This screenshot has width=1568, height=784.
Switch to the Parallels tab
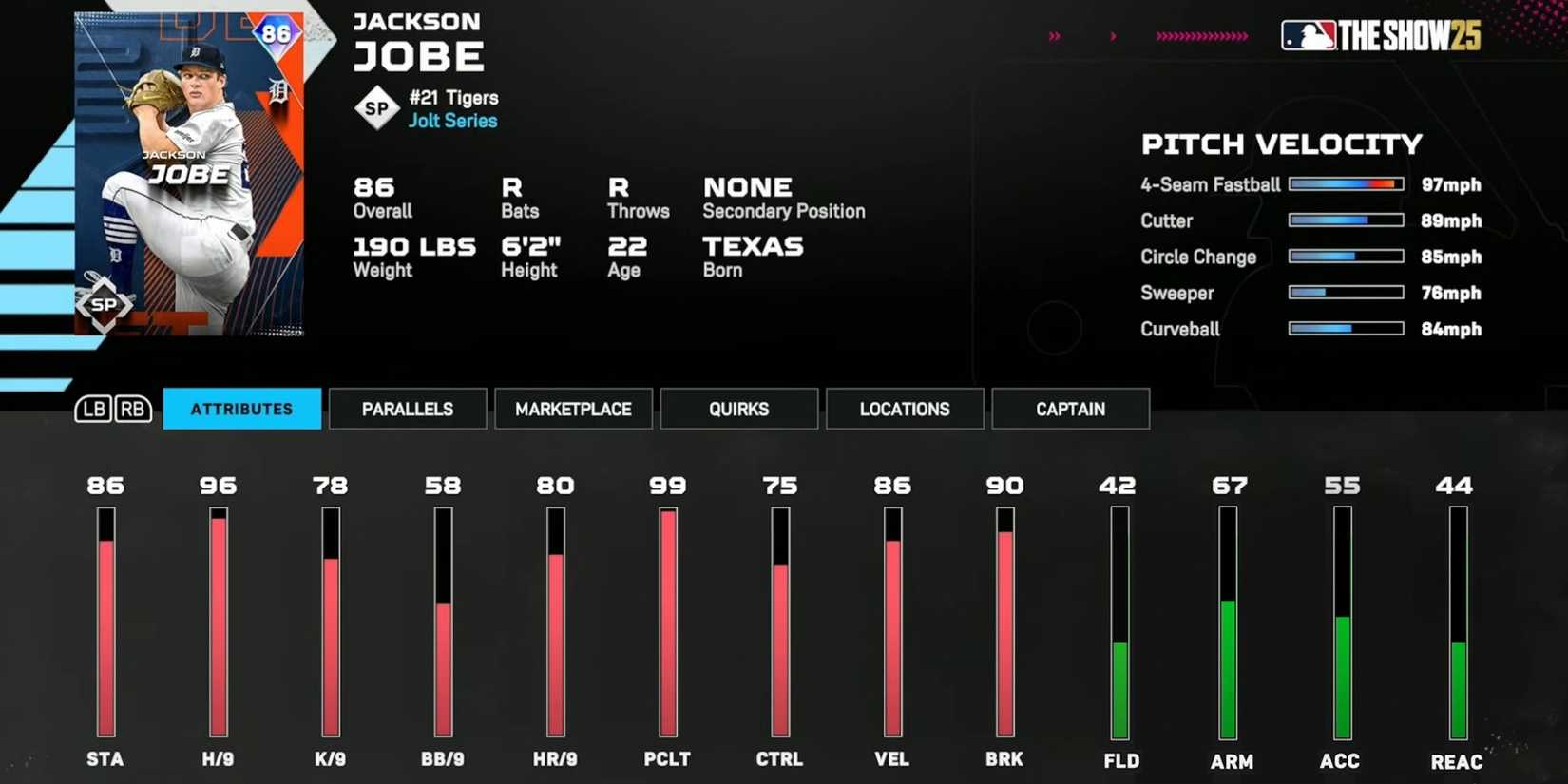click(408, 409)
